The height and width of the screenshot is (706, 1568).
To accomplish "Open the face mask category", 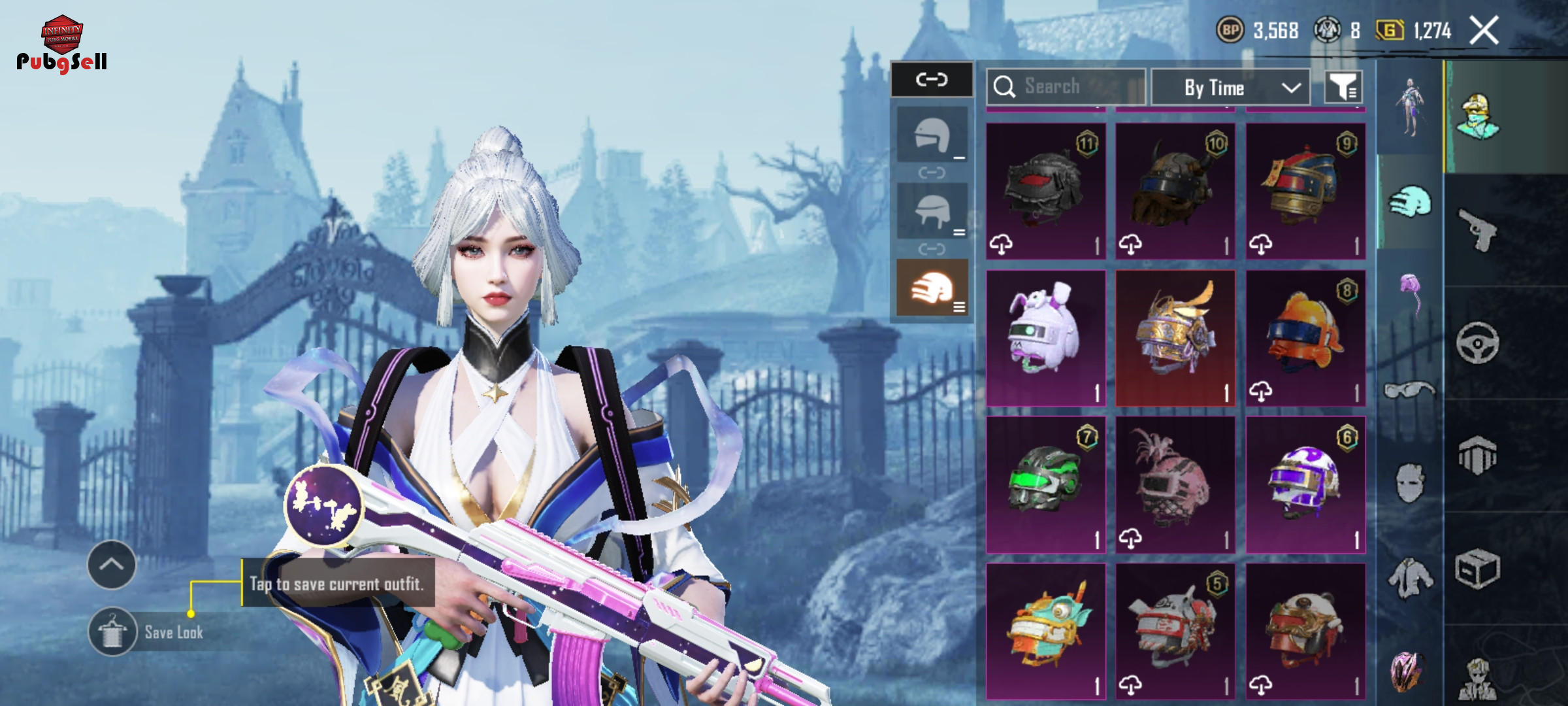I will click(1409, 484).
